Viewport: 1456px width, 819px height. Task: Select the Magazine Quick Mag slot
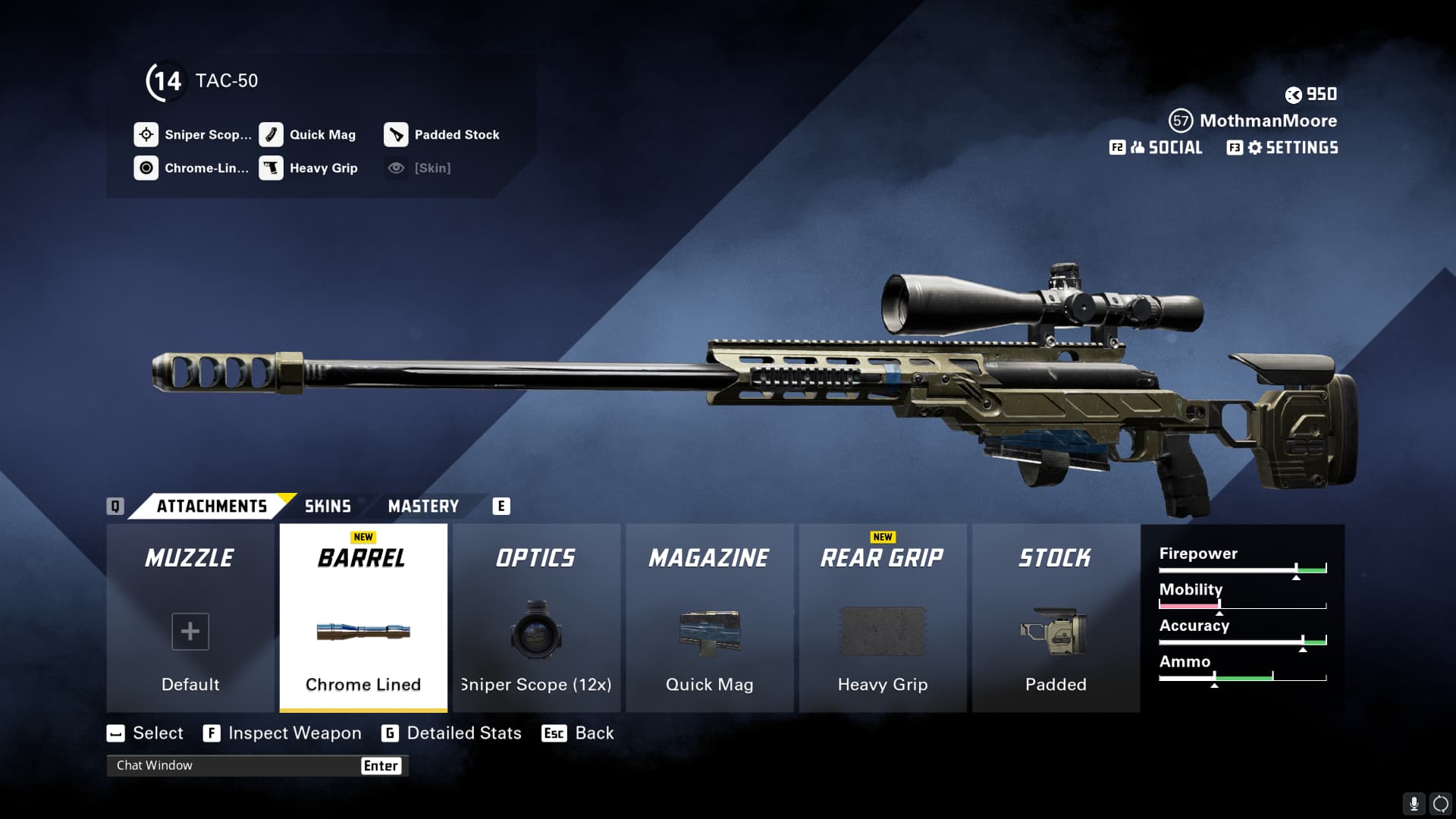pos(709,618)
